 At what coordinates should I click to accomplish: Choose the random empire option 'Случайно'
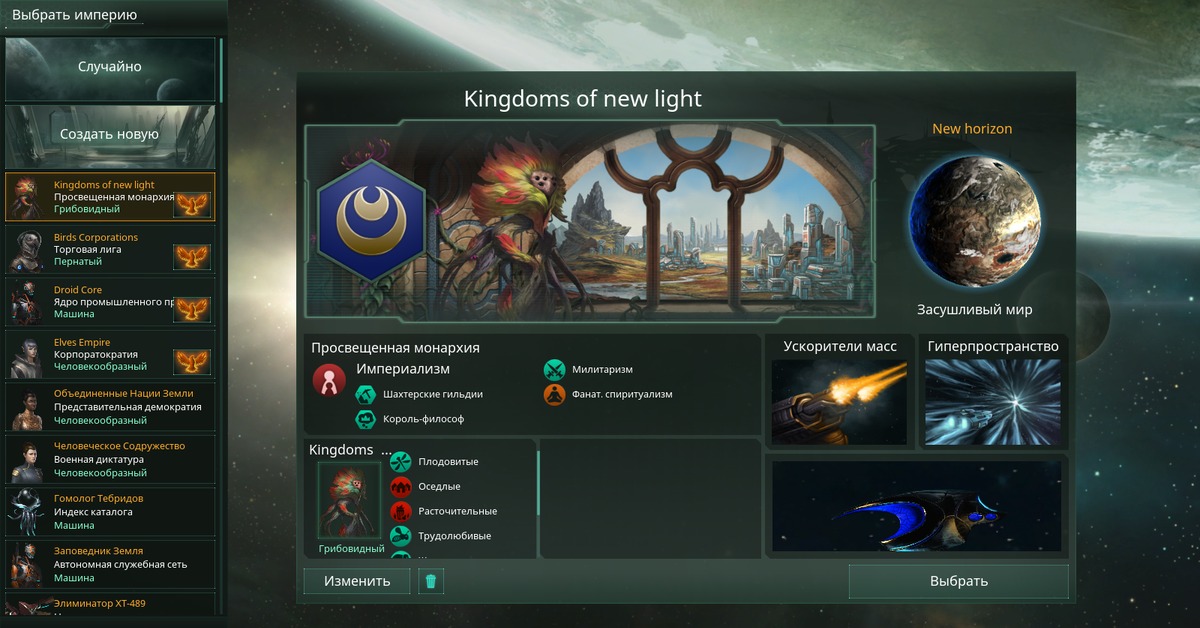click(110, 68)
